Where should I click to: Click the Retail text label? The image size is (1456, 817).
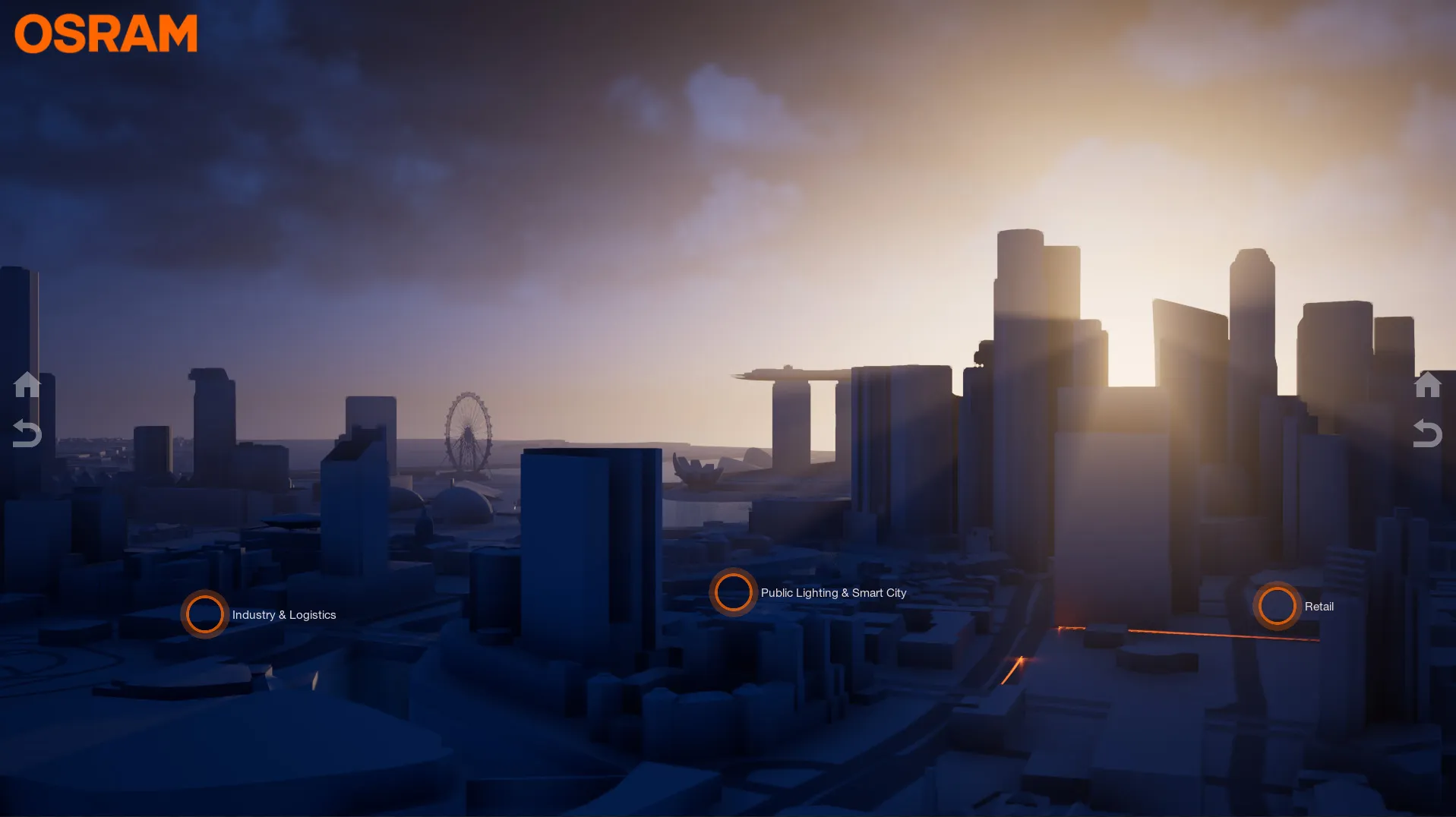(x=1319, y=607)
